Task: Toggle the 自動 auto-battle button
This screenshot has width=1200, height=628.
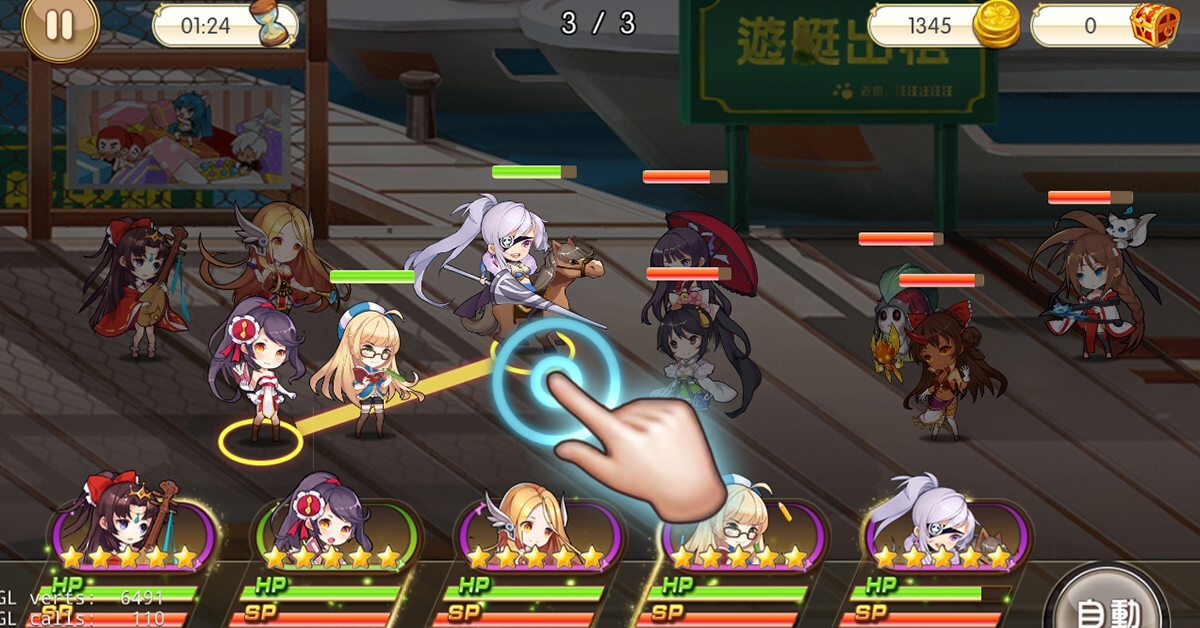Action: (x=1104, y=604)
